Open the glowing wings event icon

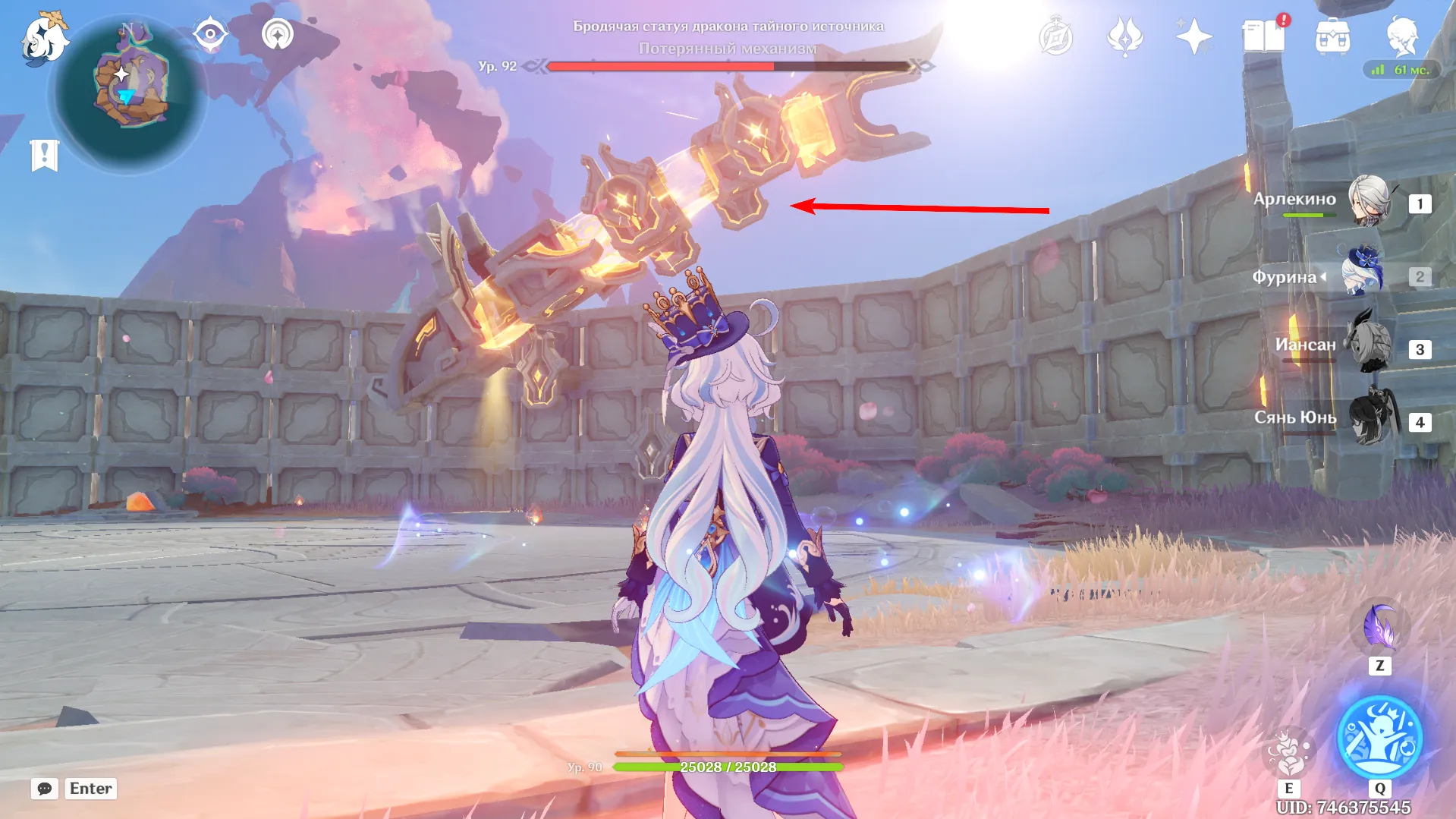pyautogui.click(x=1125, y=34)
